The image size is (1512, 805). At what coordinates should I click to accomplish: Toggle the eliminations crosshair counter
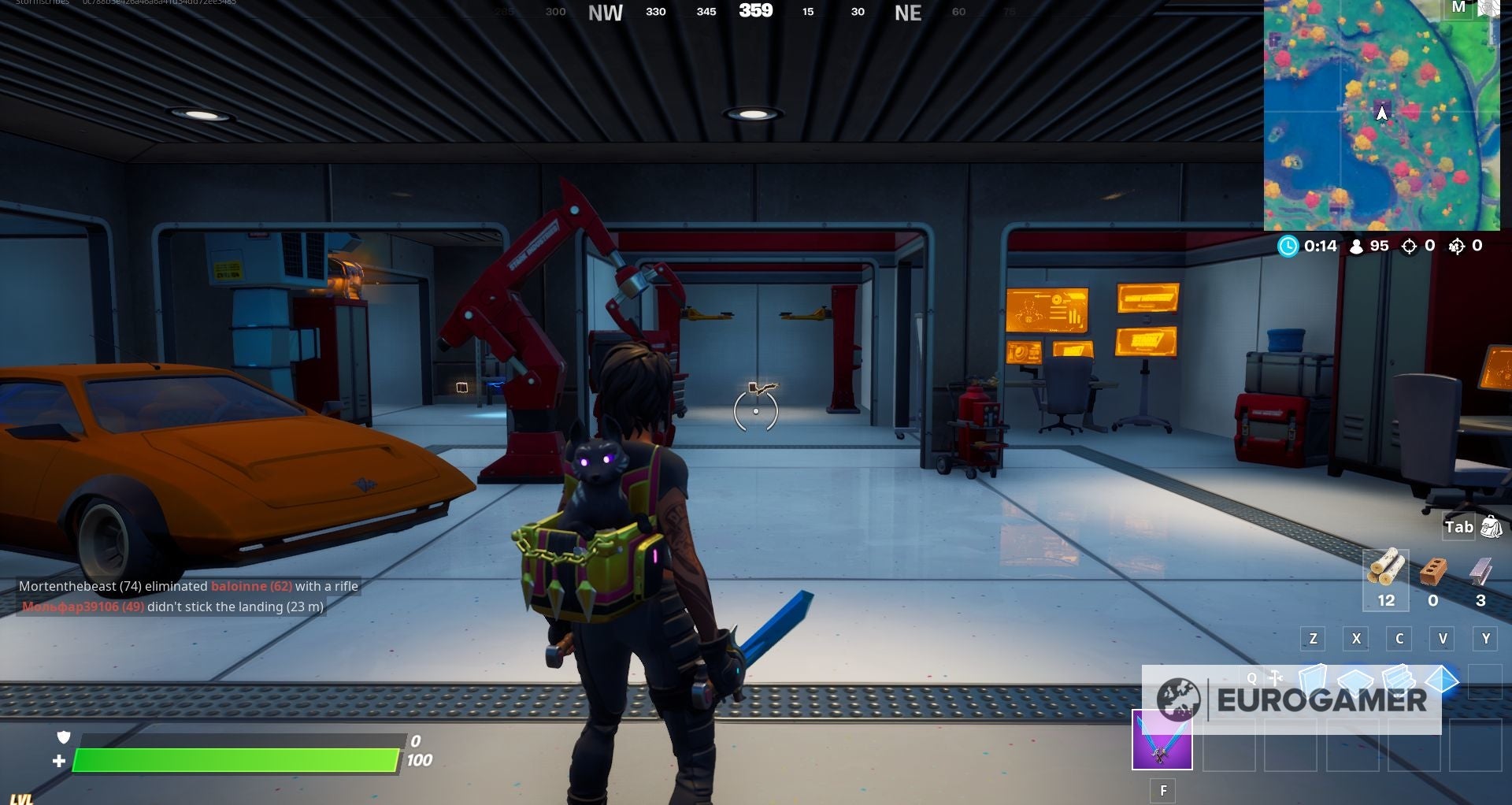pos(1409,246)
